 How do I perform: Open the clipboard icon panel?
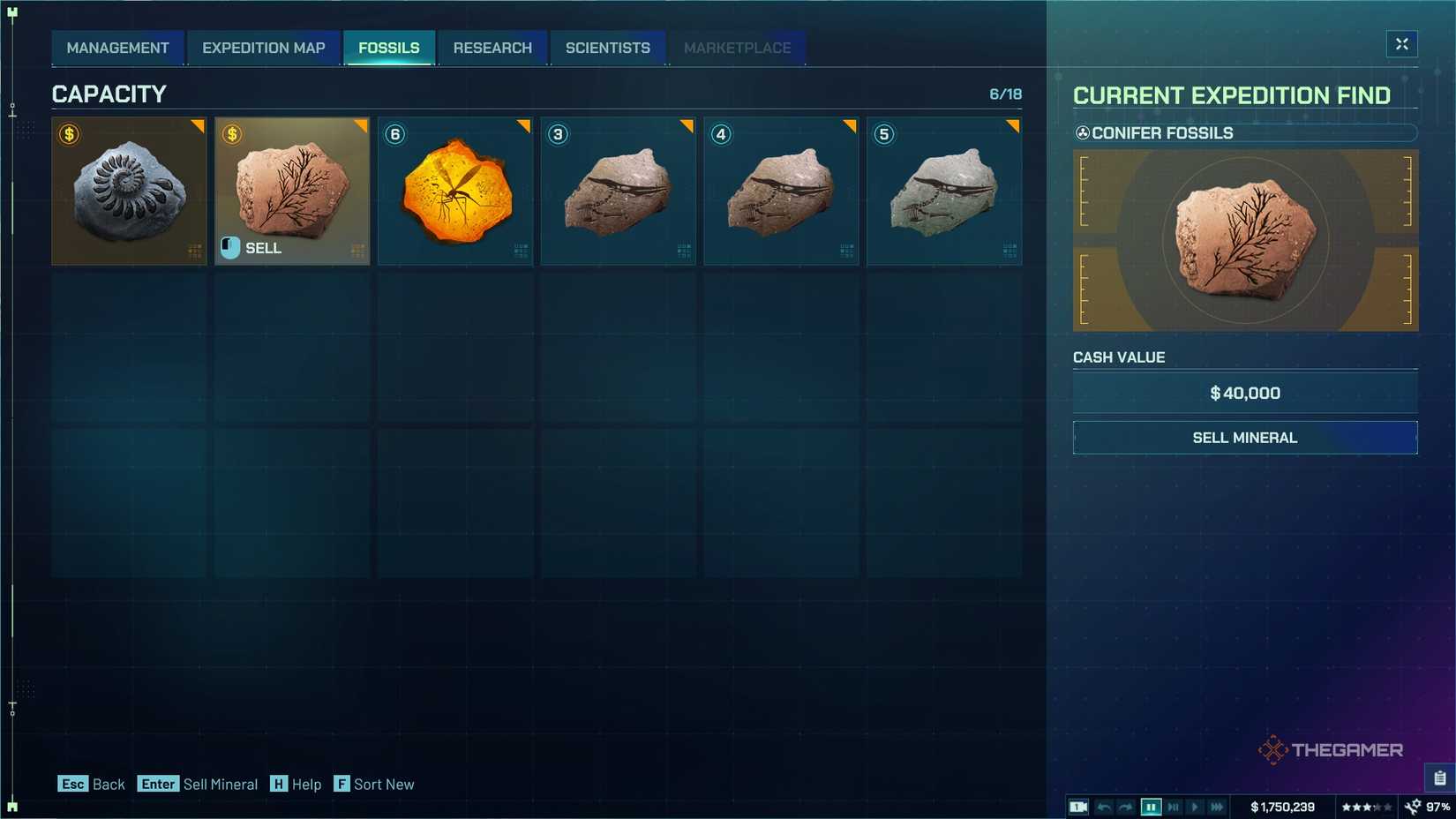tap(1439, 778)
